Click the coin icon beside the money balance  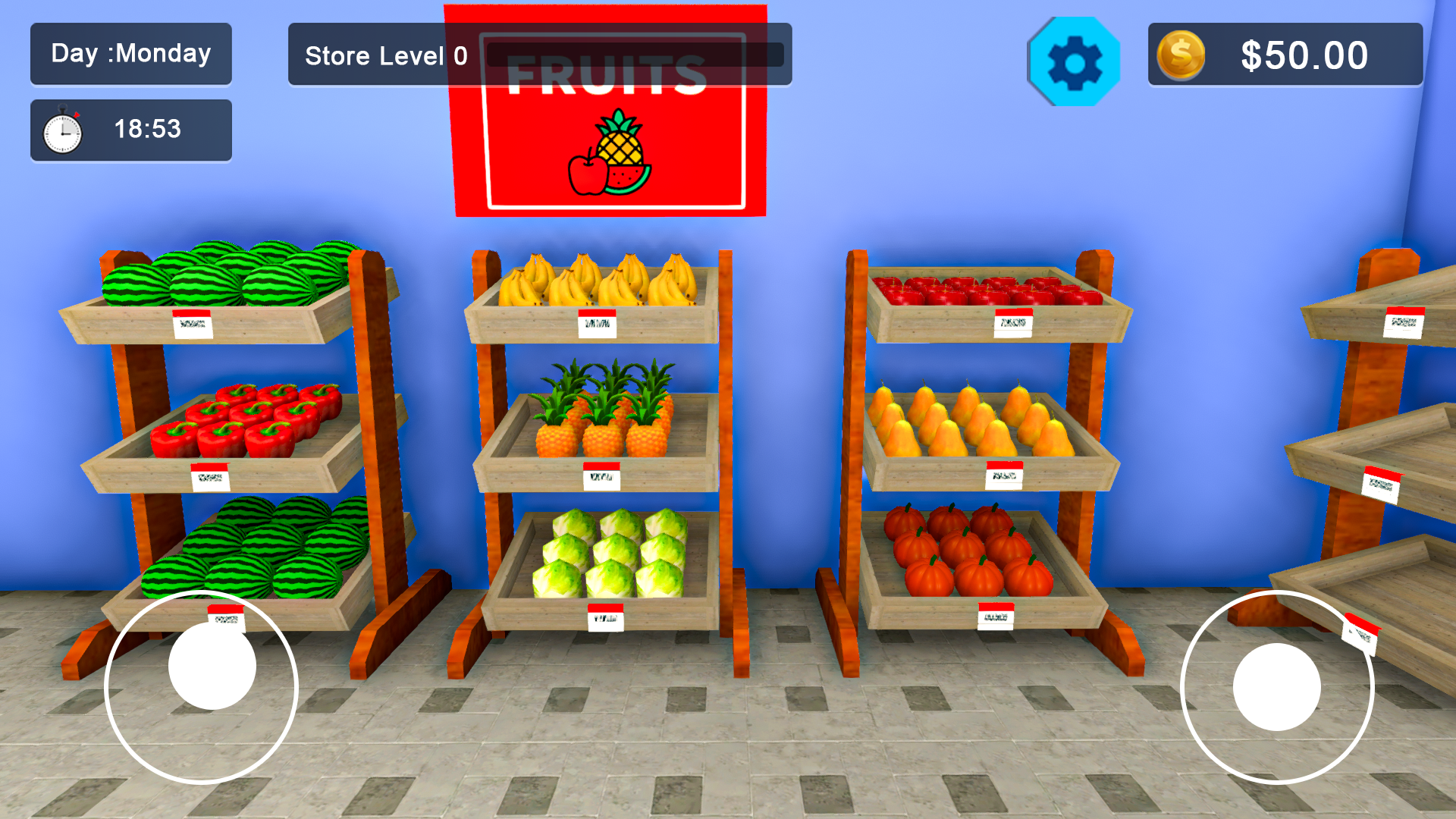1180,54
